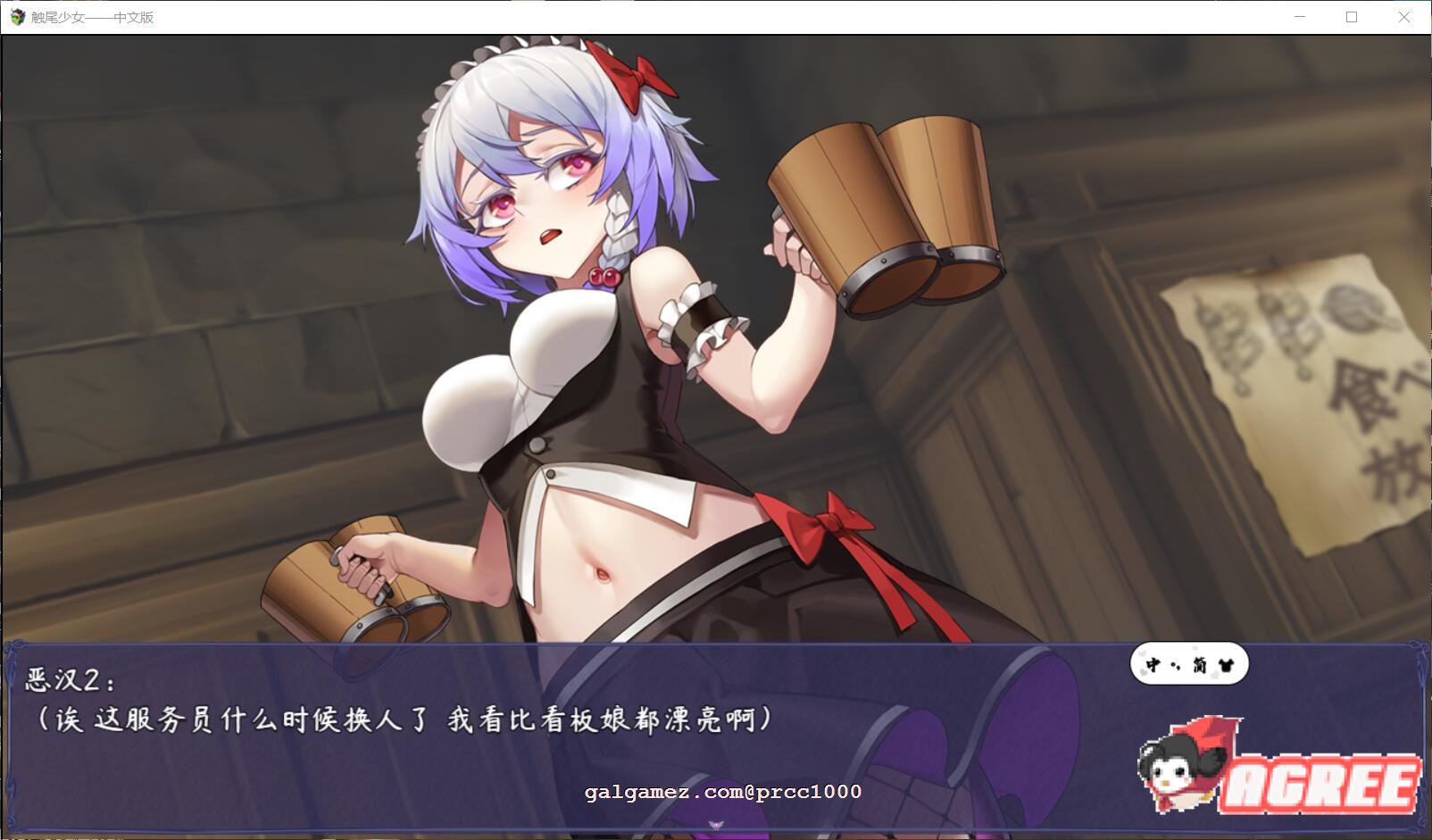This screenshot has width=1432, height=840.
Task: Toggle the costume option via the shirt glyph
Action: click(x=1227, y=665)
